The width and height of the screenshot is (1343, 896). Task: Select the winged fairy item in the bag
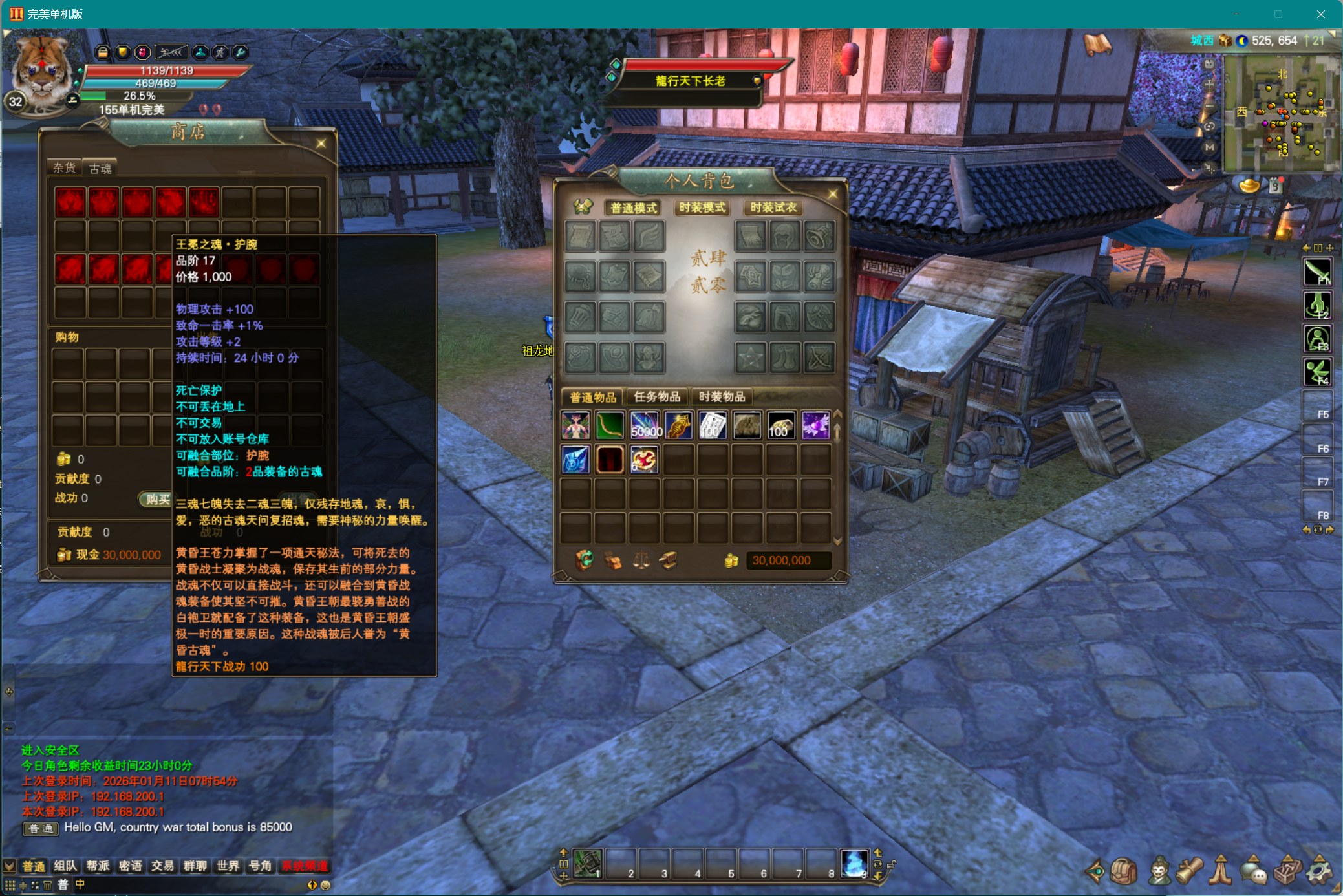575,425
